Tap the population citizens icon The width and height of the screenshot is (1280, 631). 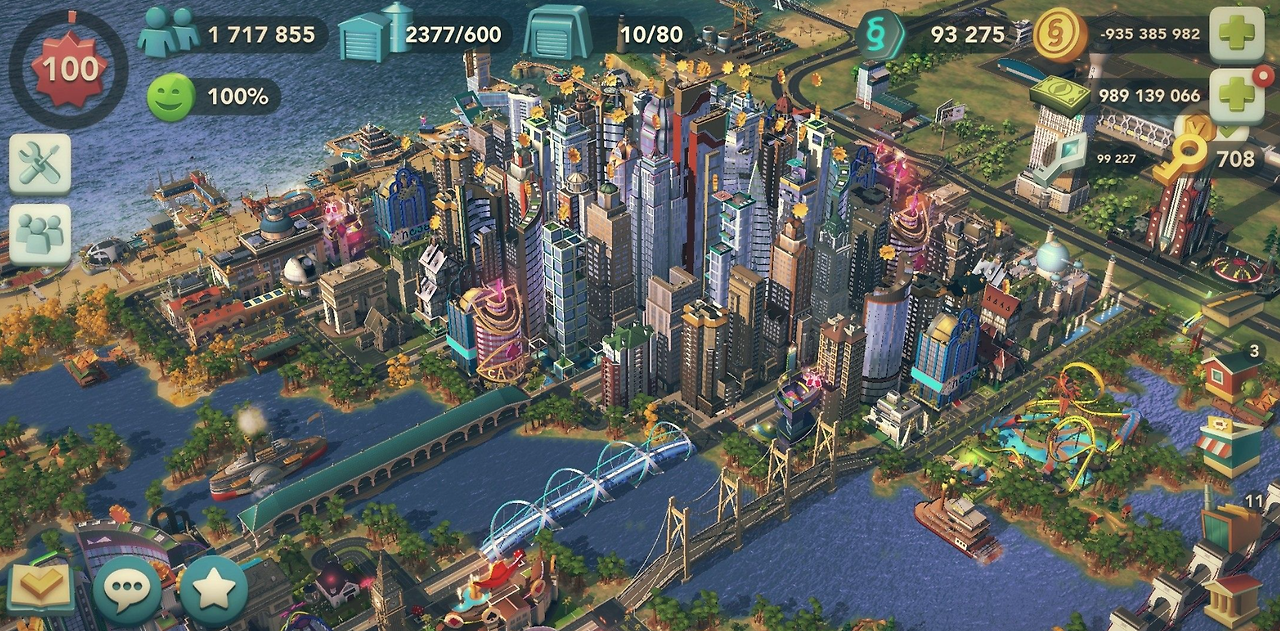click(168, 34)
